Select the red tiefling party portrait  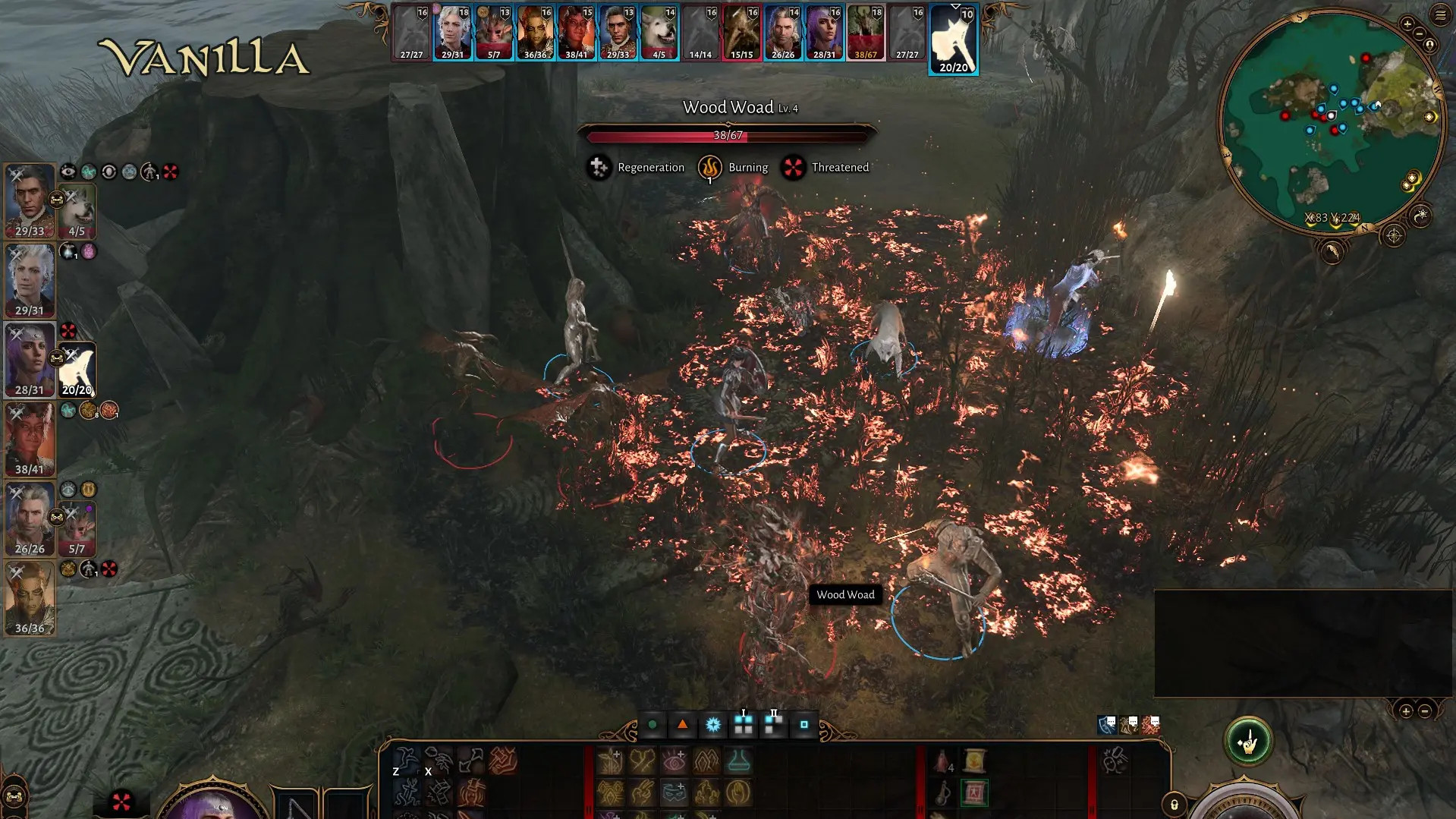pyautogui.click(x=30, y=439)
